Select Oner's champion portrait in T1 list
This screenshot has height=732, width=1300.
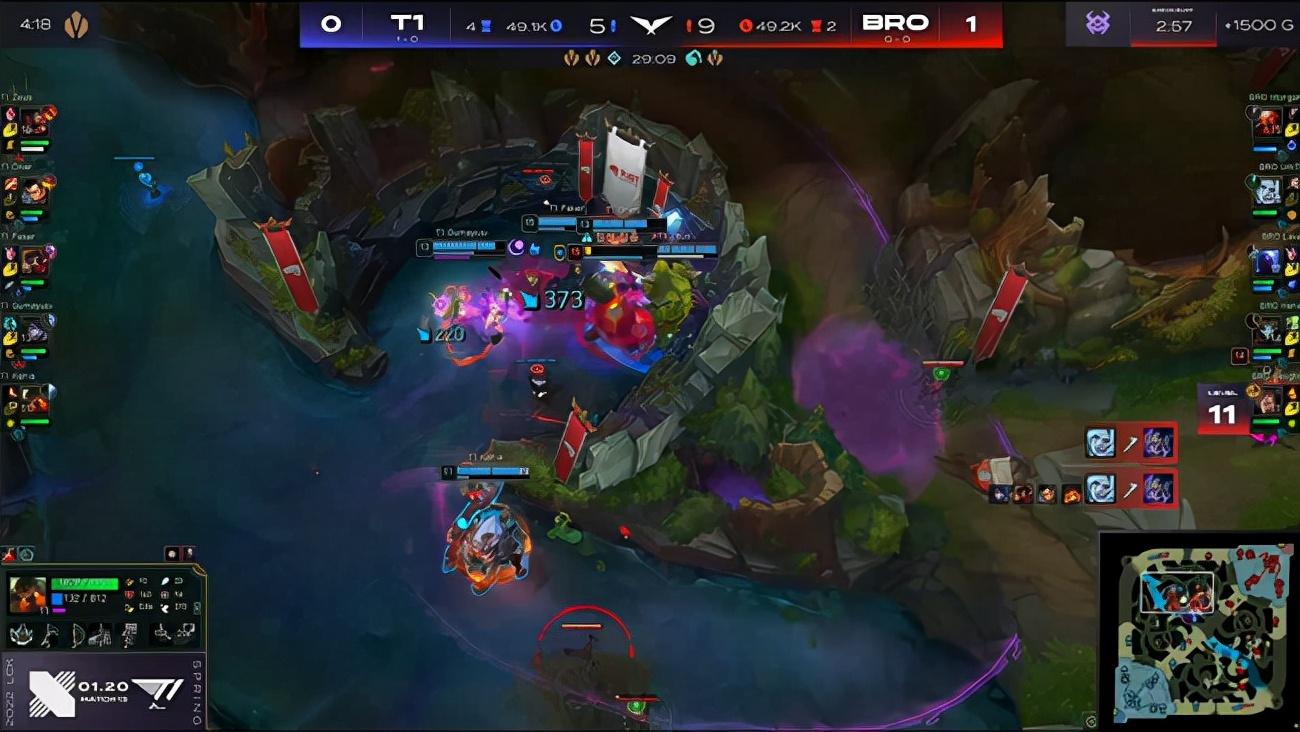click(34, 192)
